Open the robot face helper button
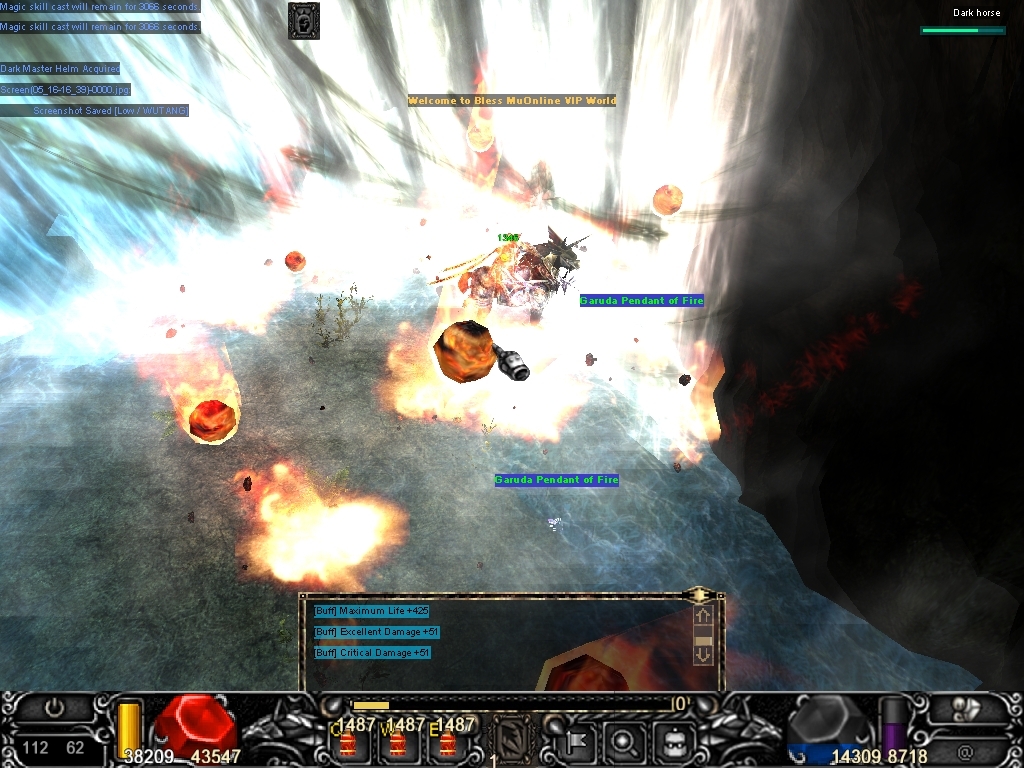 (670, 742)
